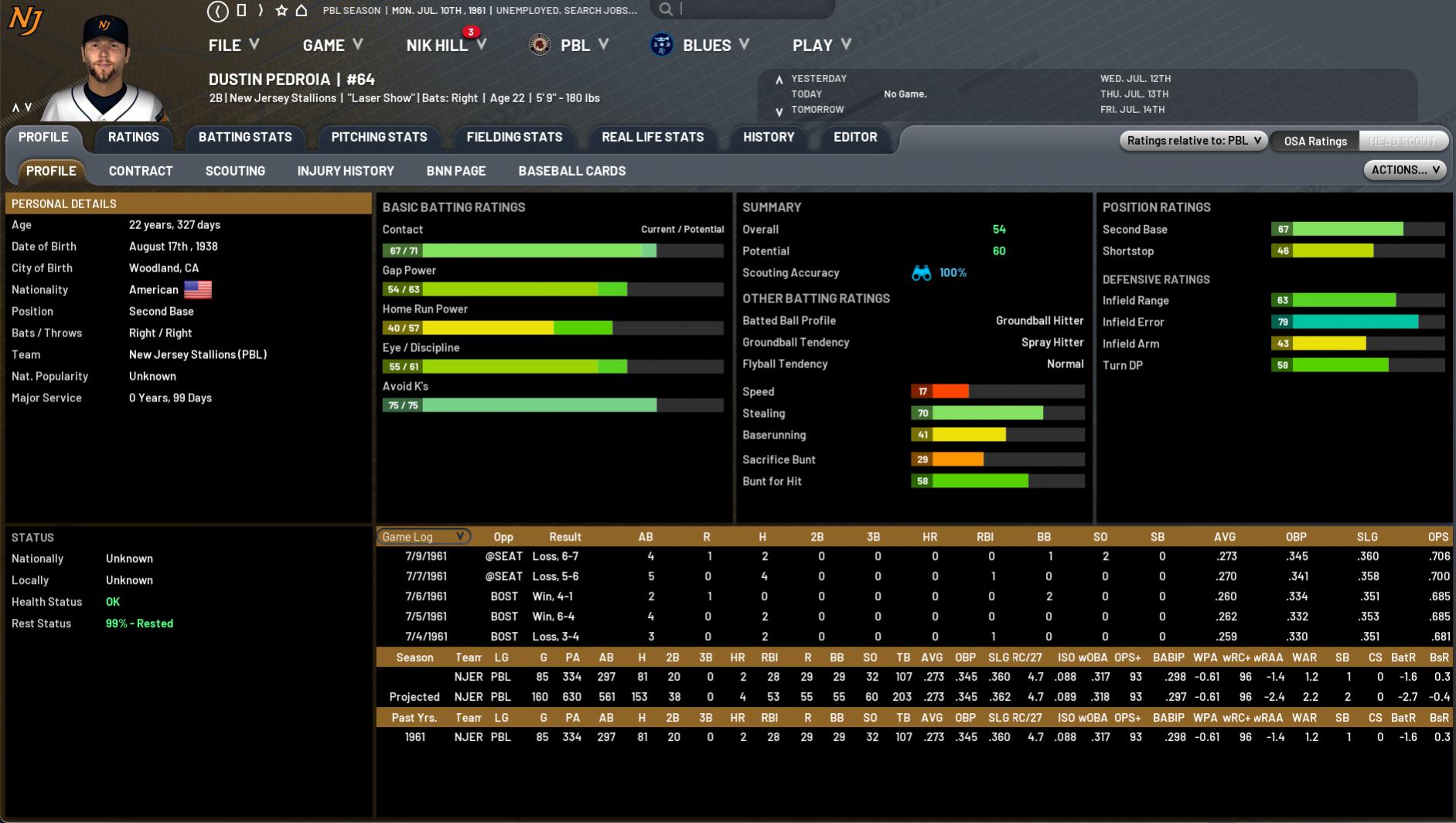This screenshot has width=1456, height=823.
Task: Show the FIELDING STATS tab
Action: [514, 137]
